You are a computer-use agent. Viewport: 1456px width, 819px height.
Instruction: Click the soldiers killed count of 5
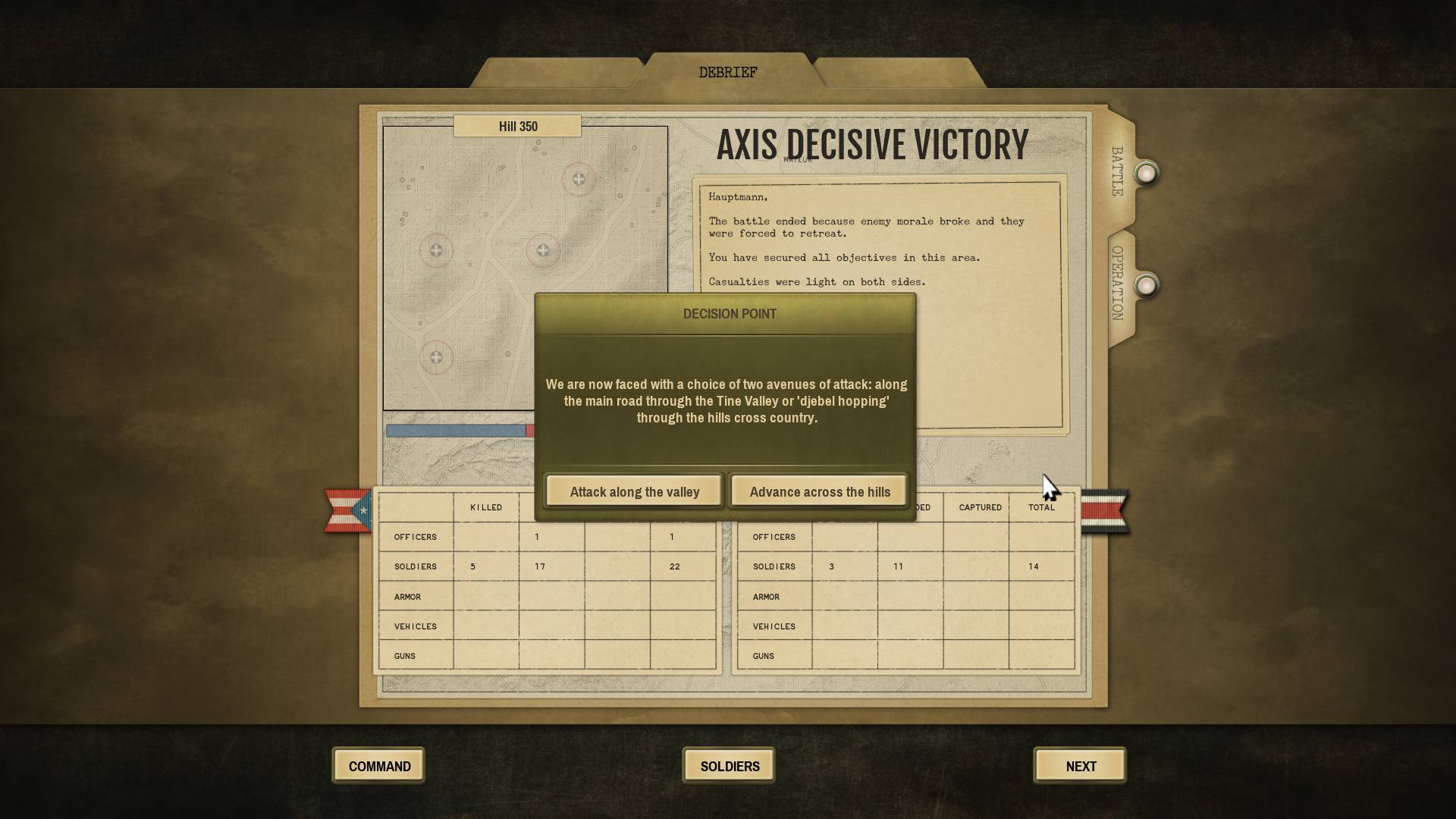pos(475,566)
